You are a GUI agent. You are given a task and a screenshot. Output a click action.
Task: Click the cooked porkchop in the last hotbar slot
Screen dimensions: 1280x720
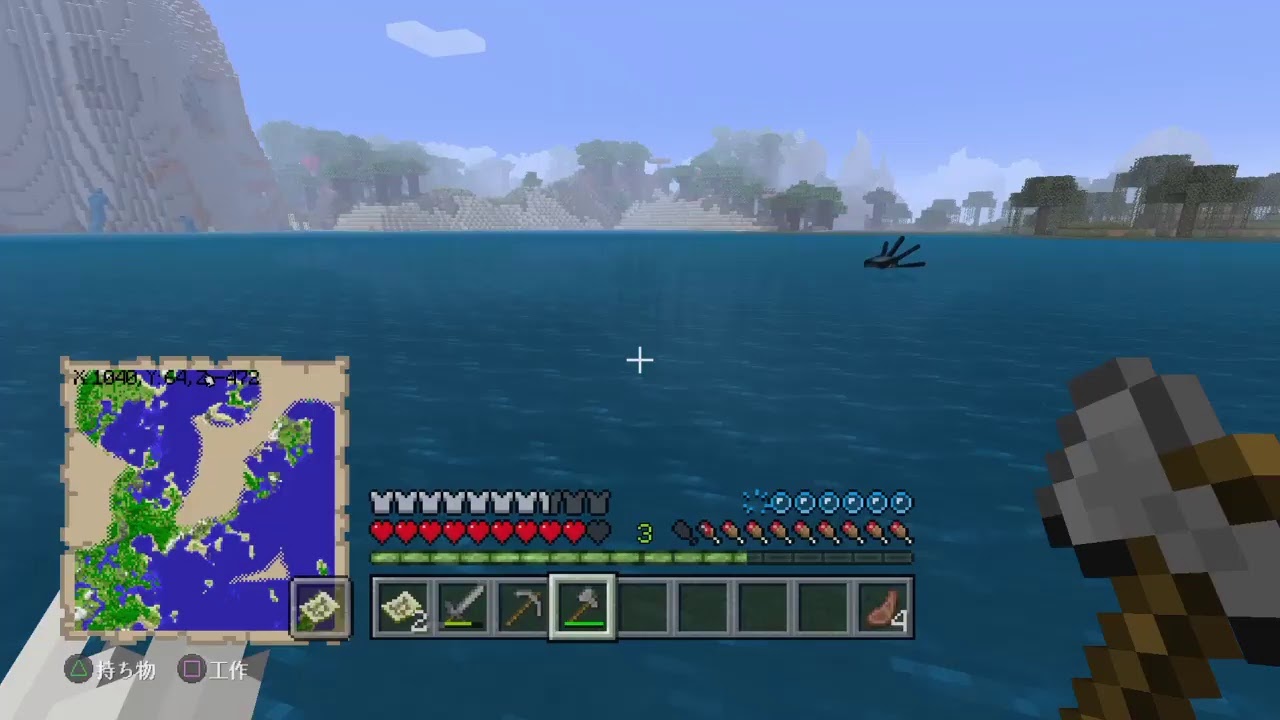[x=883, y=606]
